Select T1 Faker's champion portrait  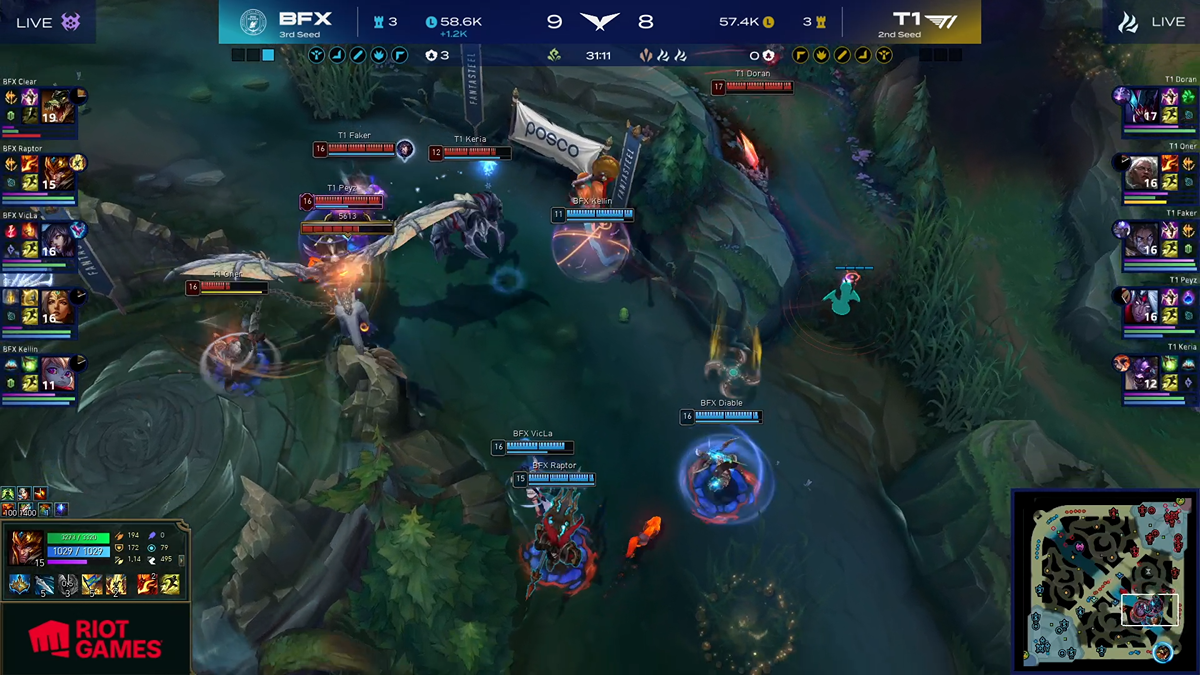click(1142, 239)
